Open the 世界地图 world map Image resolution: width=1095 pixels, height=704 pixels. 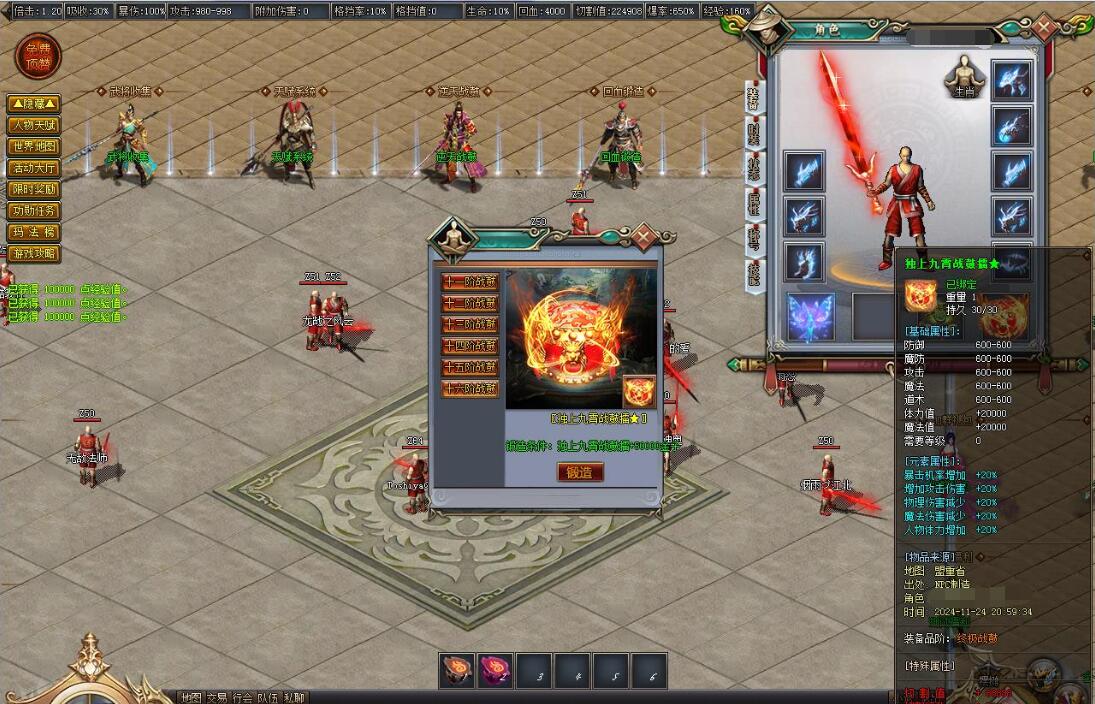click(x=34, y=147)
